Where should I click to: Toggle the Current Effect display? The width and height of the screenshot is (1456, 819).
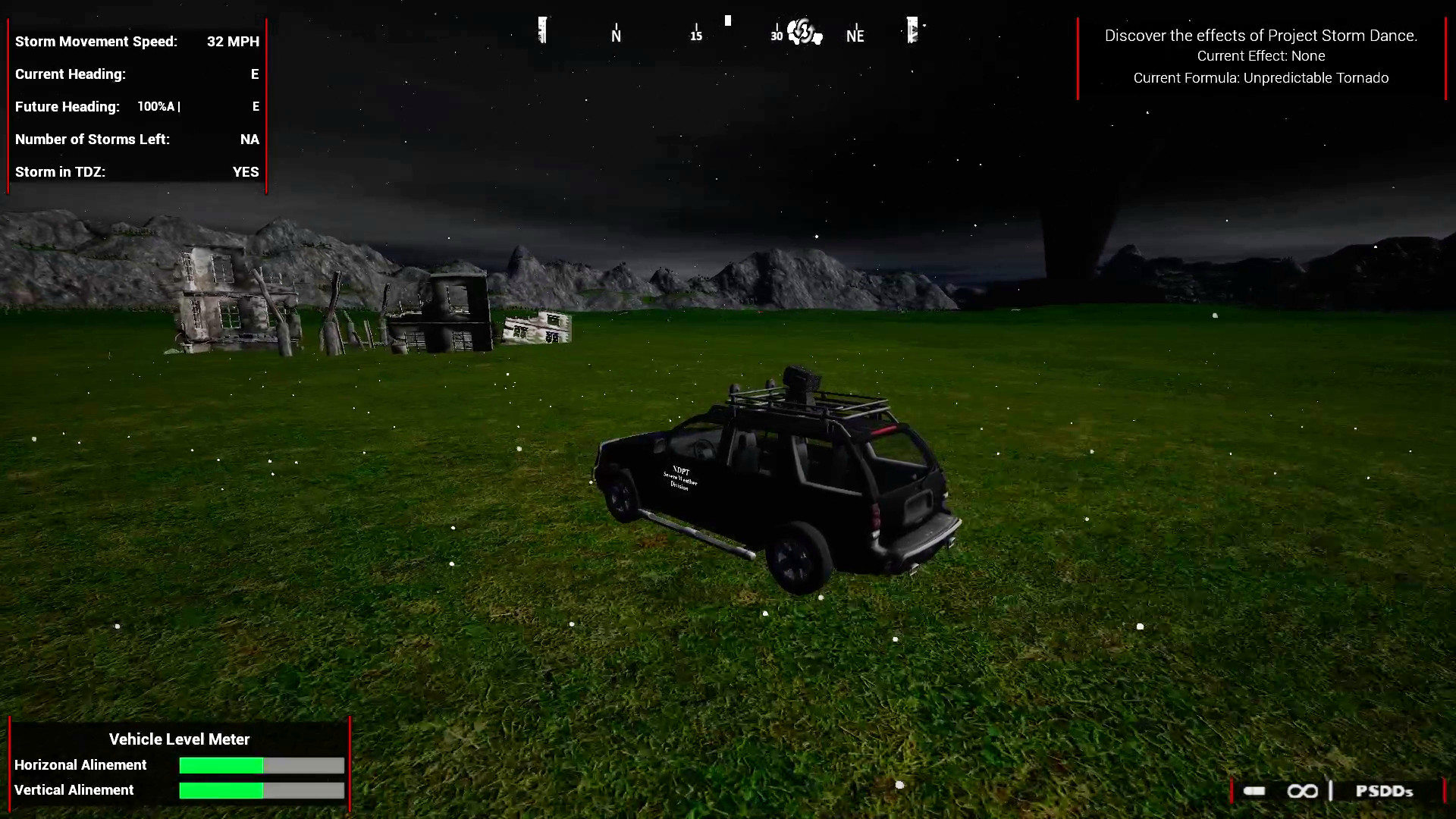(x=1261, y=55)
